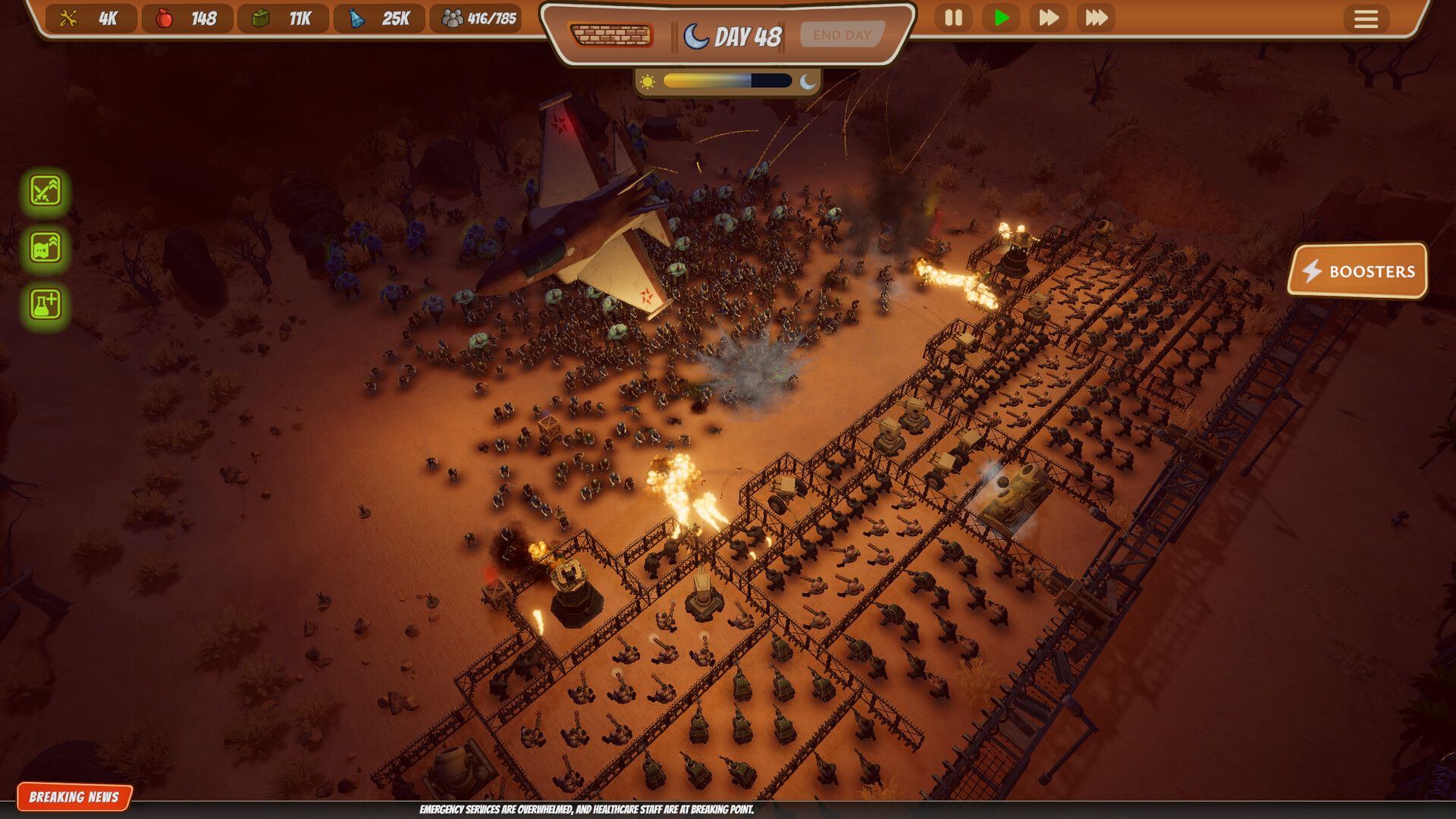Click the End Day button
The width and height of the screenshot is (1456, 819).
pos(842,35)
